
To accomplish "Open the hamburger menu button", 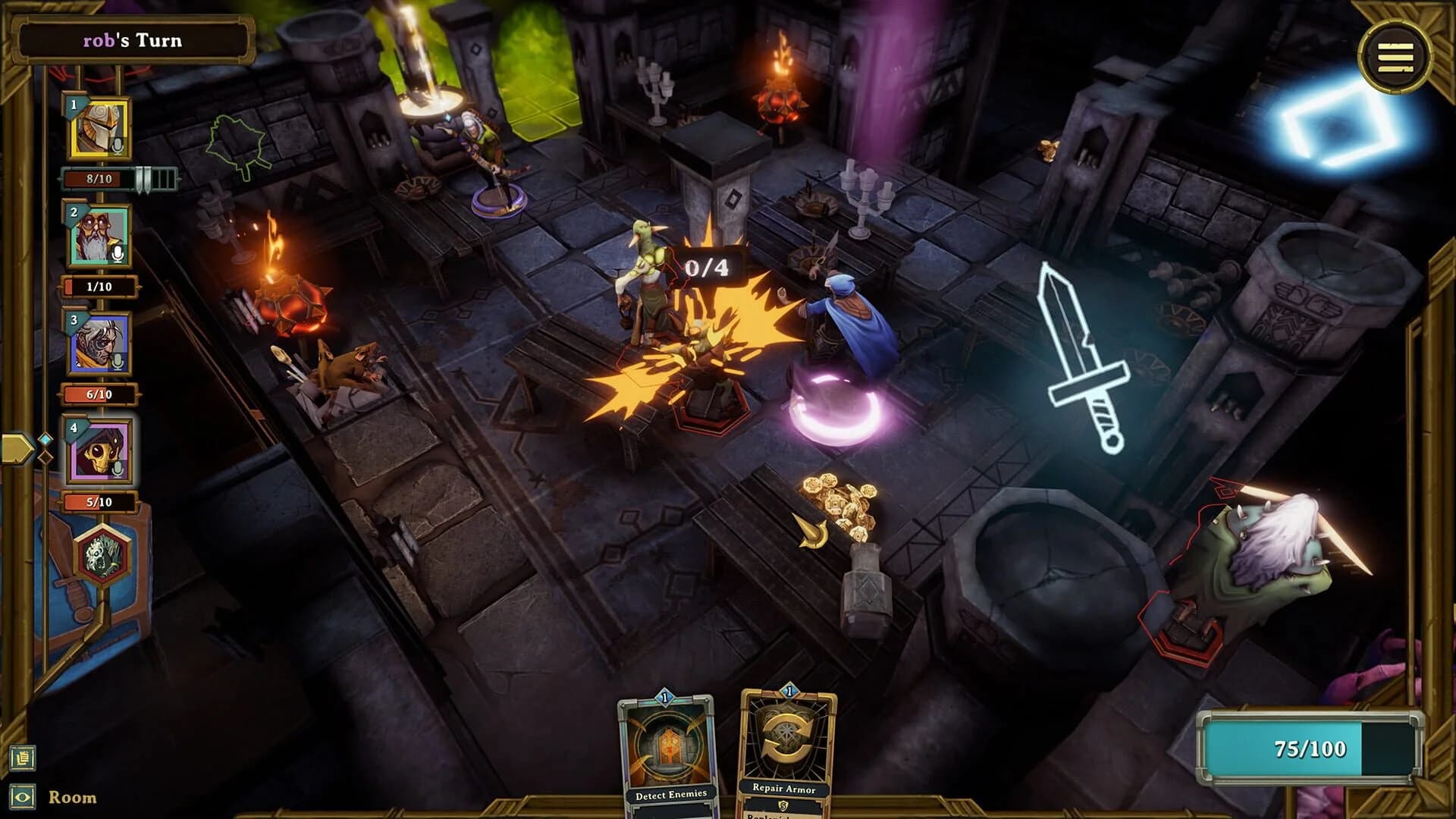I will pyautogui.click(x=1395, y=56).
